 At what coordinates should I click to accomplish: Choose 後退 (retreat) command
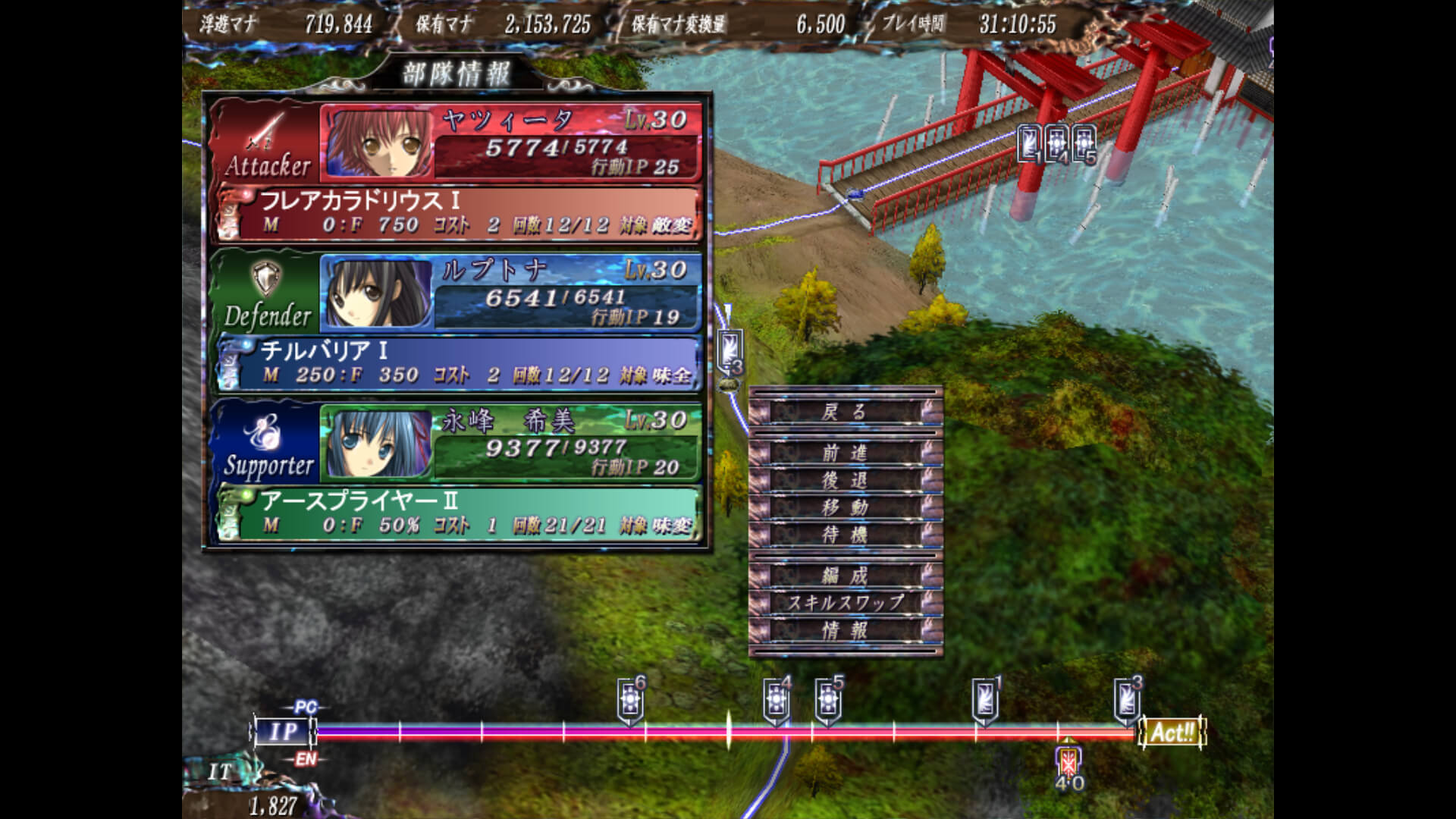coord(845,480)
